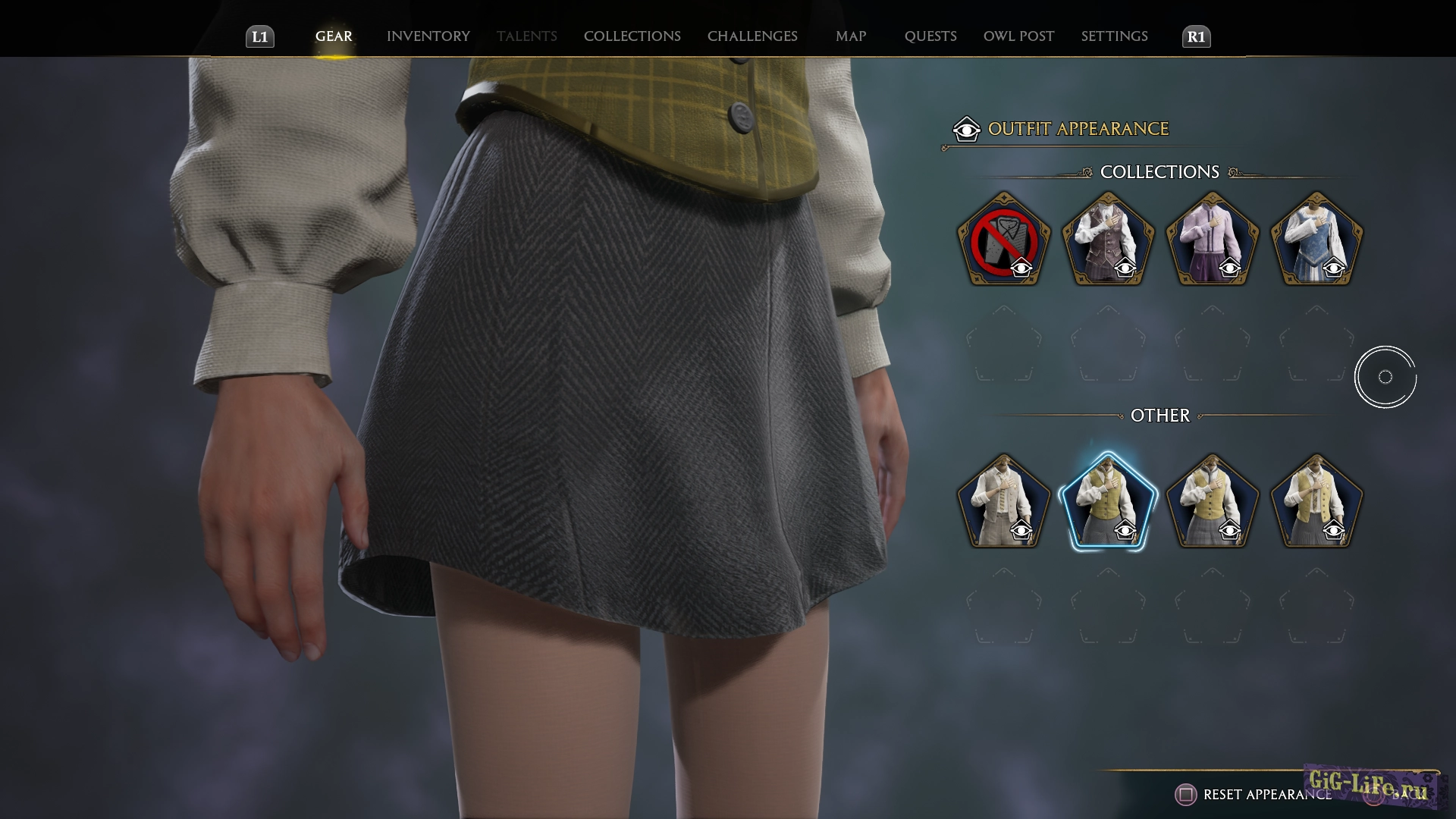
Task: Open the greyed-out Talents tab
Action: (526, 36)
